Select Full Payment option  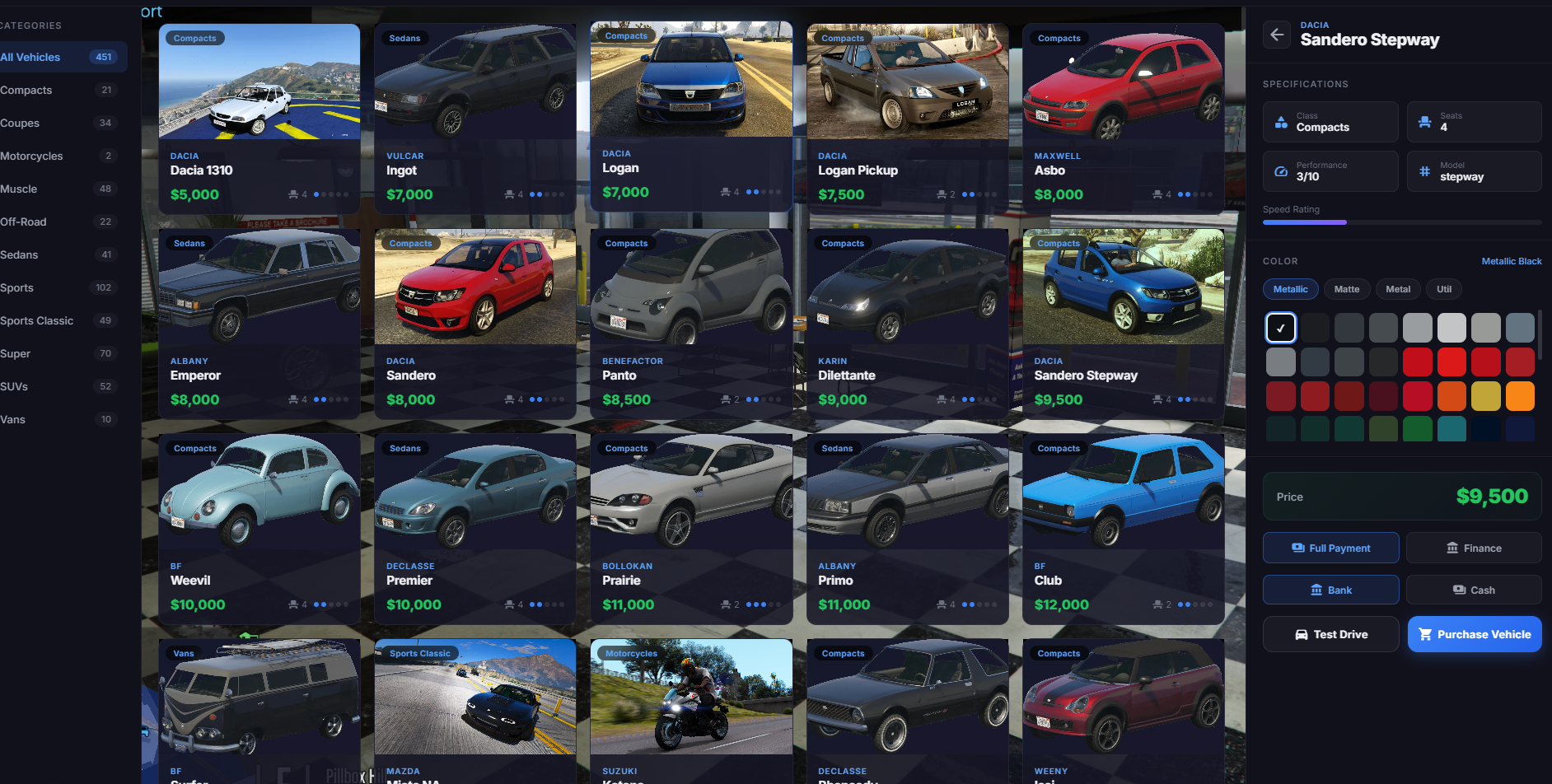[1330, 548]
